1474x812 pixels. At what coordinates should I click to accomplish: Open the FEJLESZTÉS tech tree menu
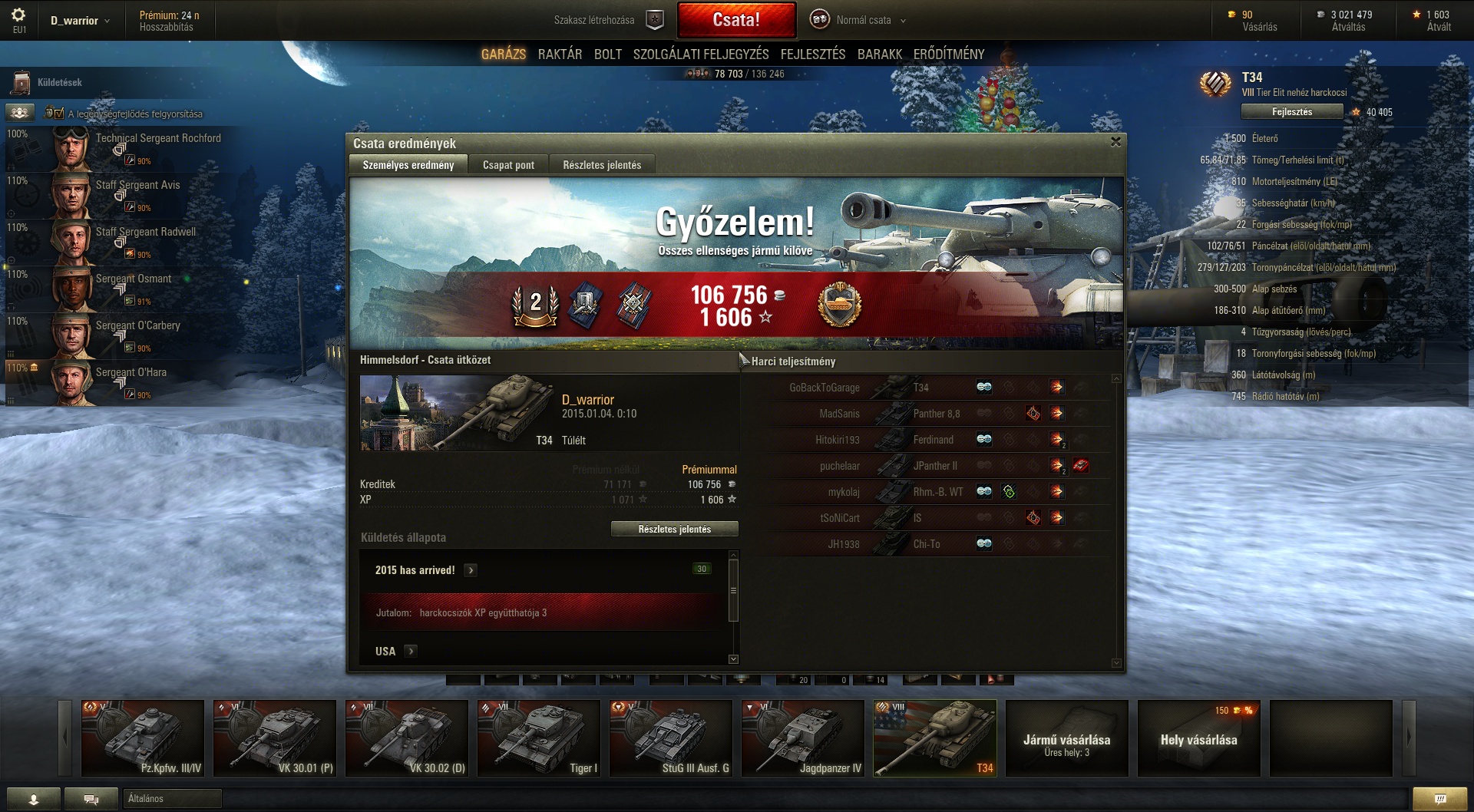pyautogui.click(x=812, y=54)
